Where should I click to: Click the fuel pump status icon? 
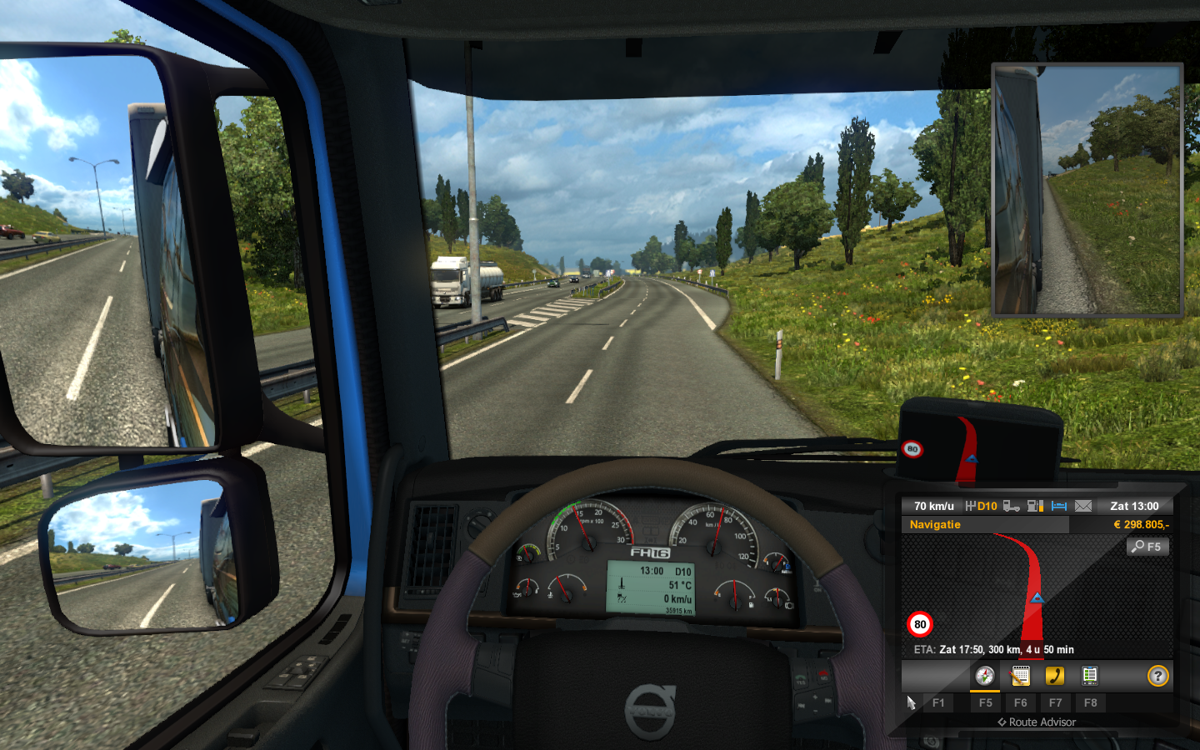coord(1036,506)
